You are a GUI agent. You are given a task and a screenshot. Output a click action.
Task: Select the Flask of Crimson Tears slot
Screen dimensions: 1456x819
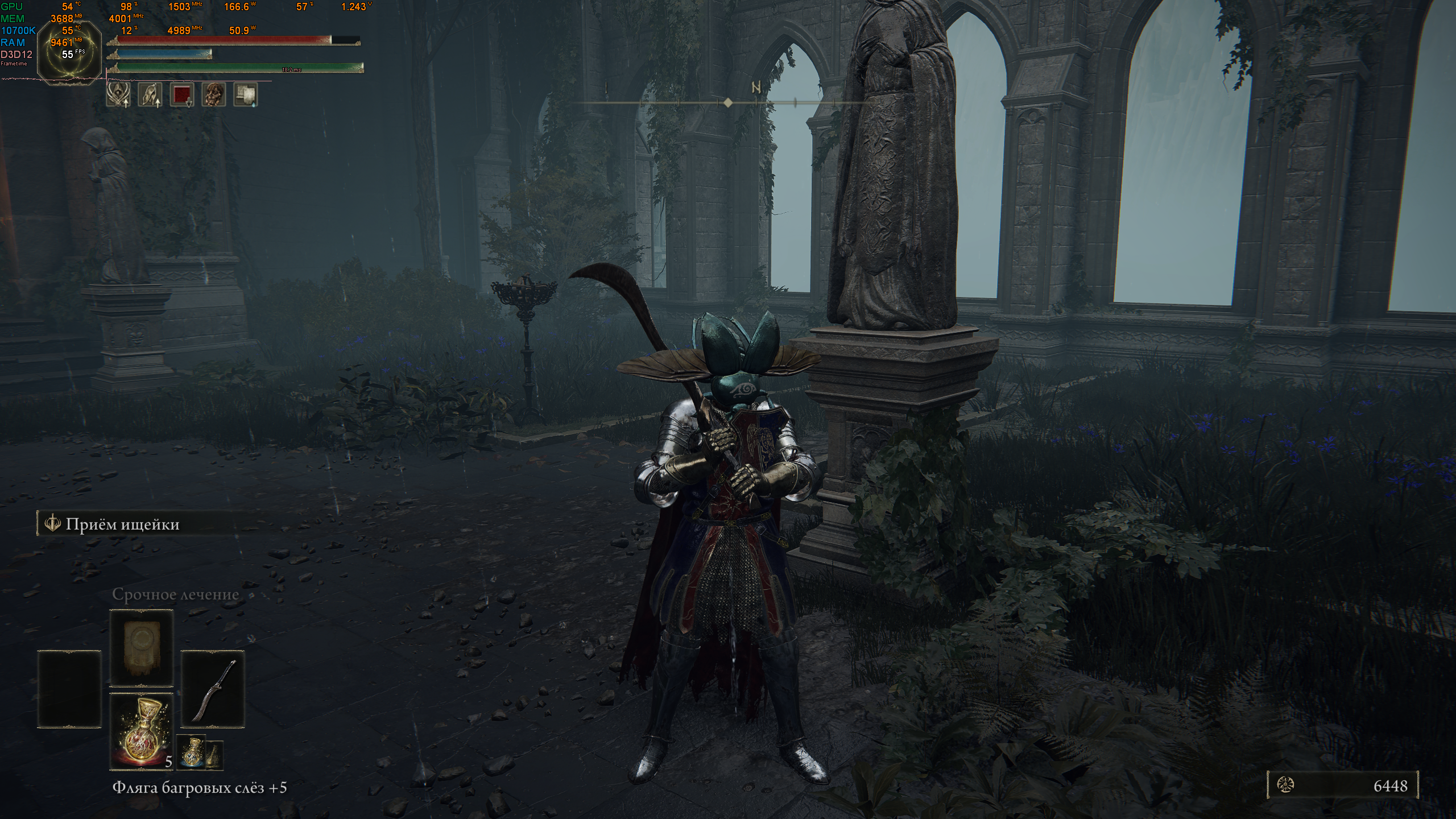point(141,731)
